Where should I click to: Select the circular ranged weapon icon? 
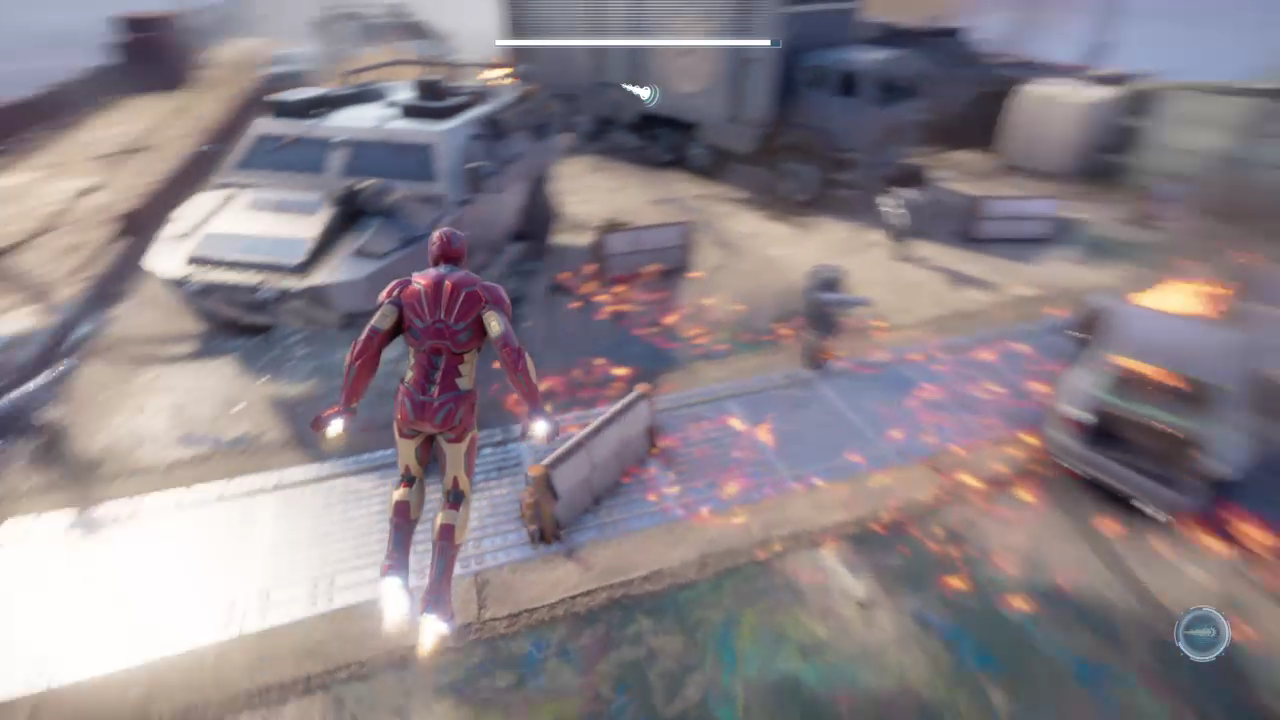point(1202,633)
